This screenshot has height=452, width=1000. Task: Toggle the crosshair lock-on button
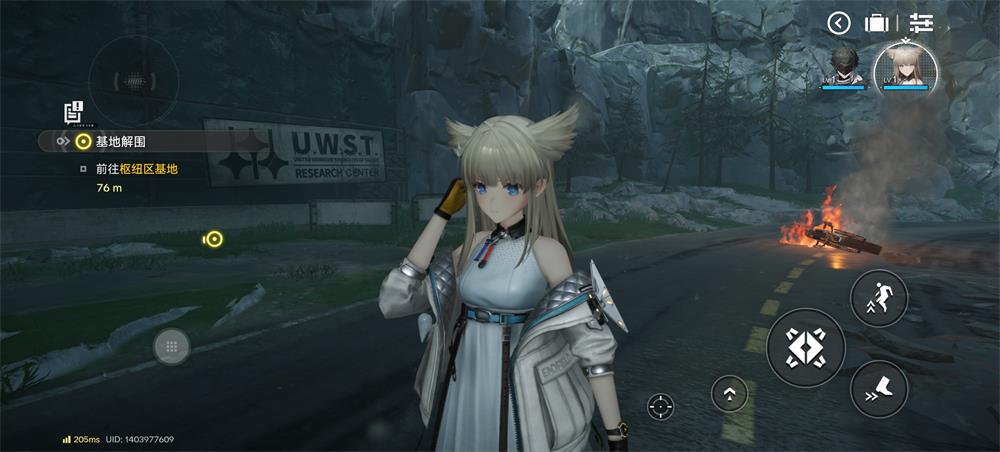[660, 406]
